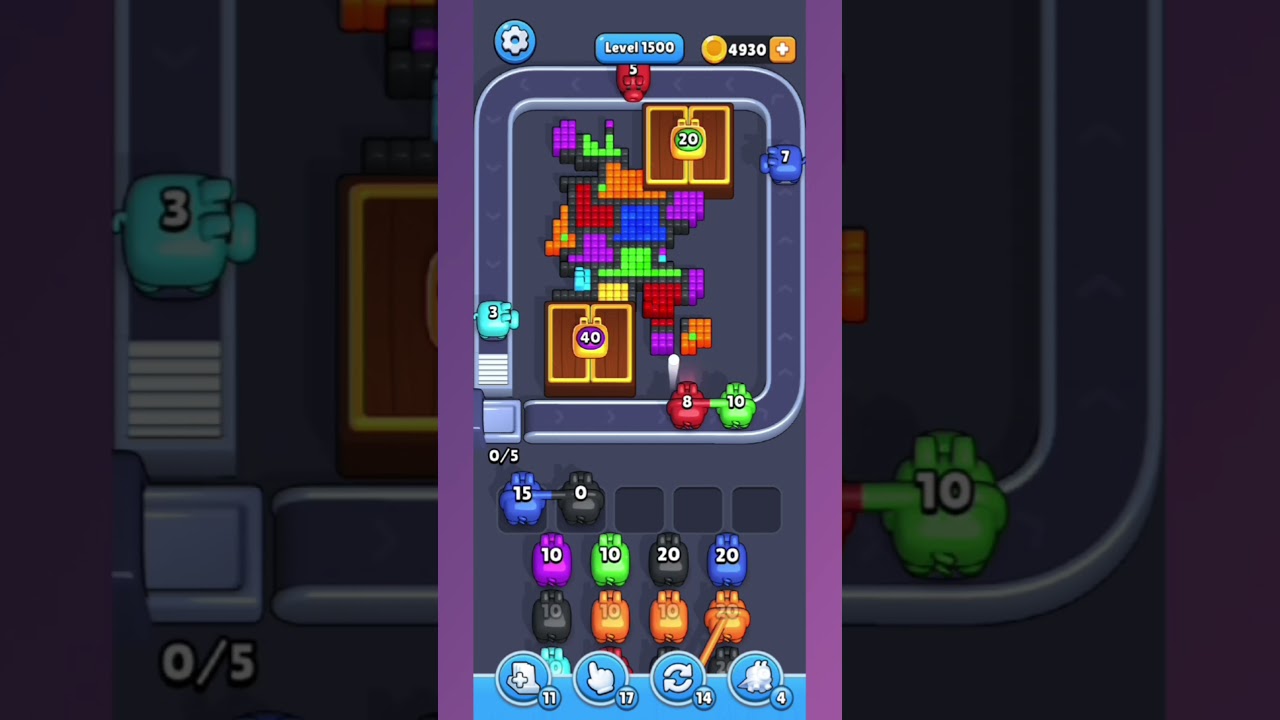Open the Level 1500 banner
The width and height of the screenshot is (1280, 720).
coord(638,47)
